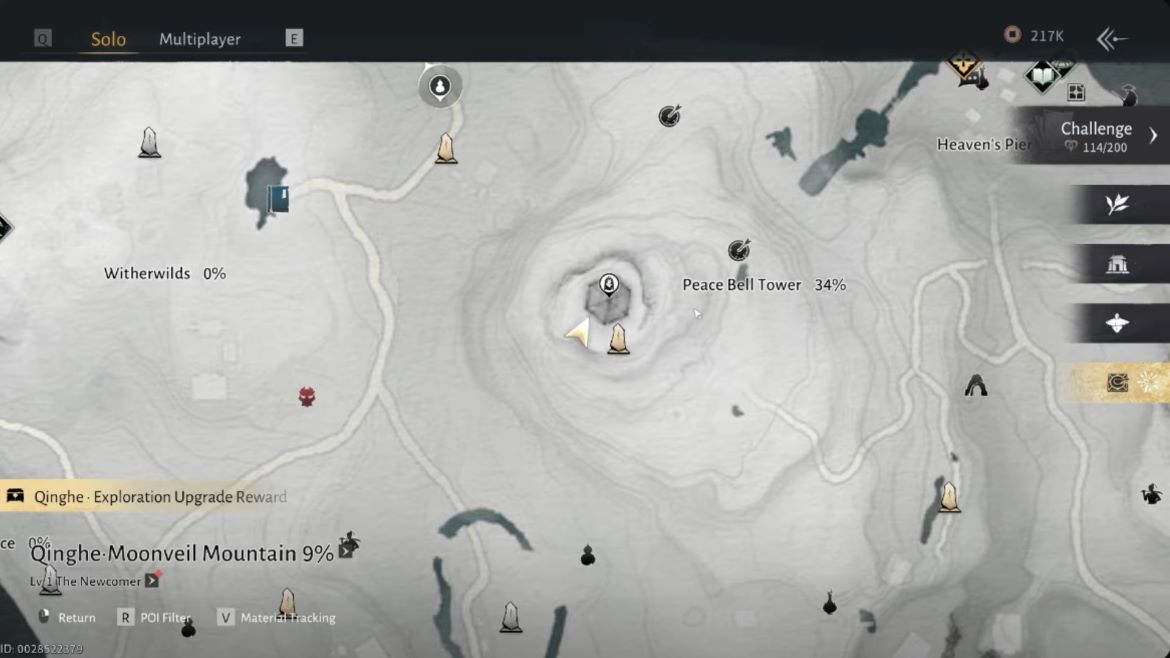Screen dimensions: 1170x658
Task: Click the open book diamond map icon
Action: [x=1042, y=76]
